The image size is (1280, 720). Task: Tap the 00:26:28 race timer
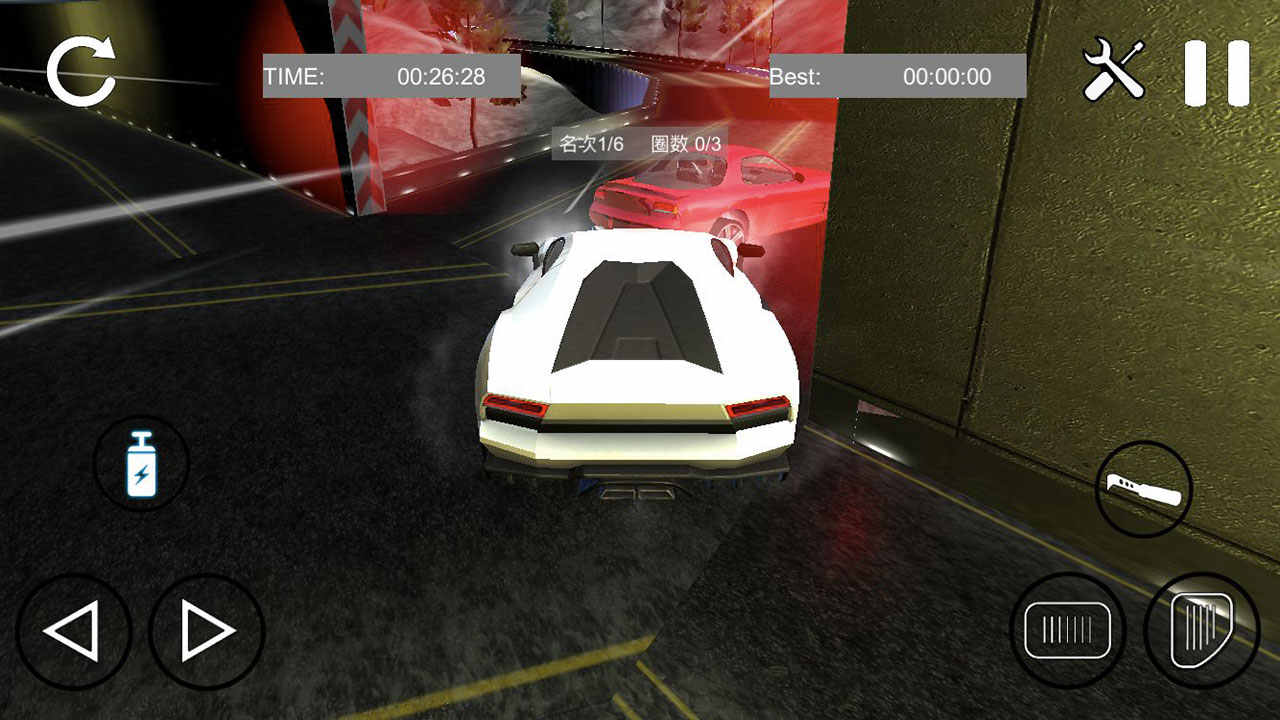pos(443,74)
